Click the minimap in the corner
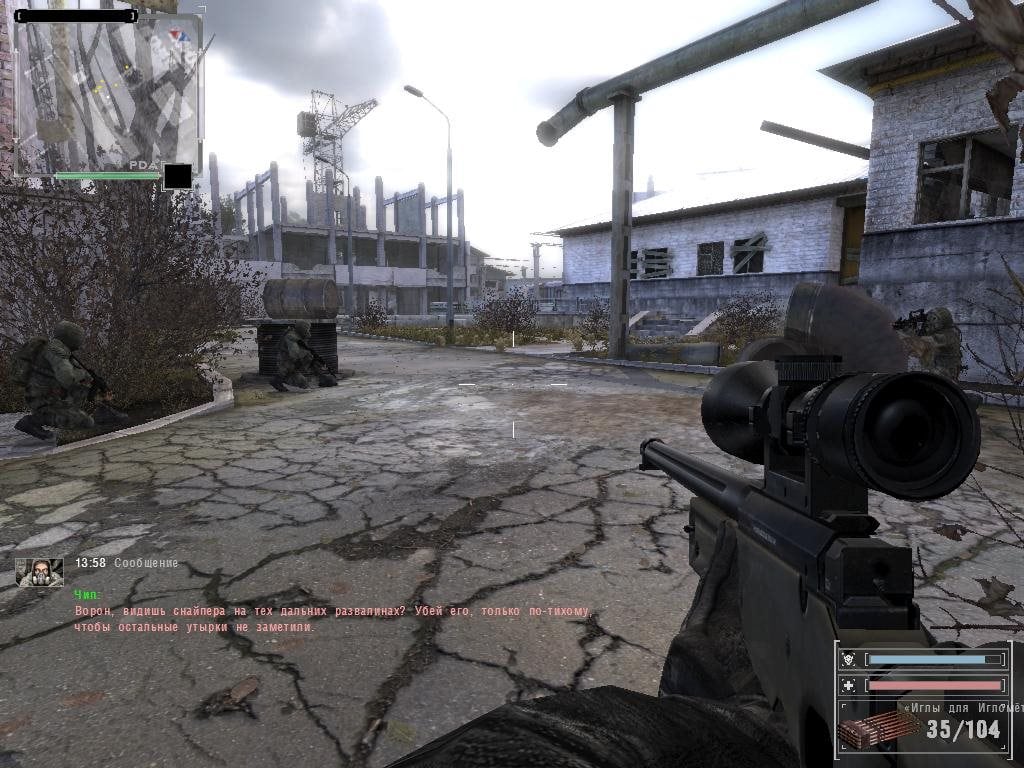The height and width of the screenshot is (768, 1024). [x=108, y=92]
